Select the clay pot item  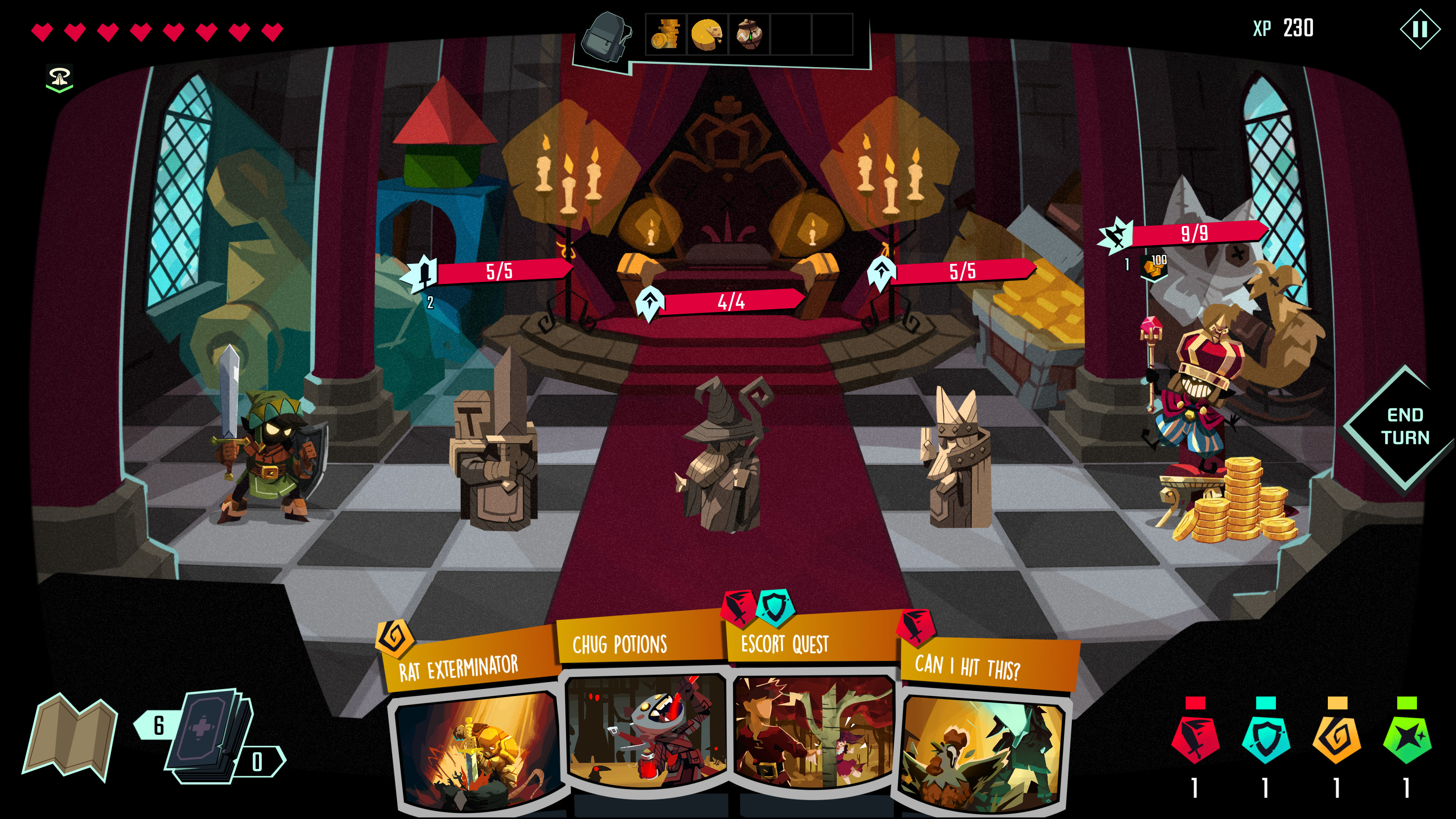(749, 35)
